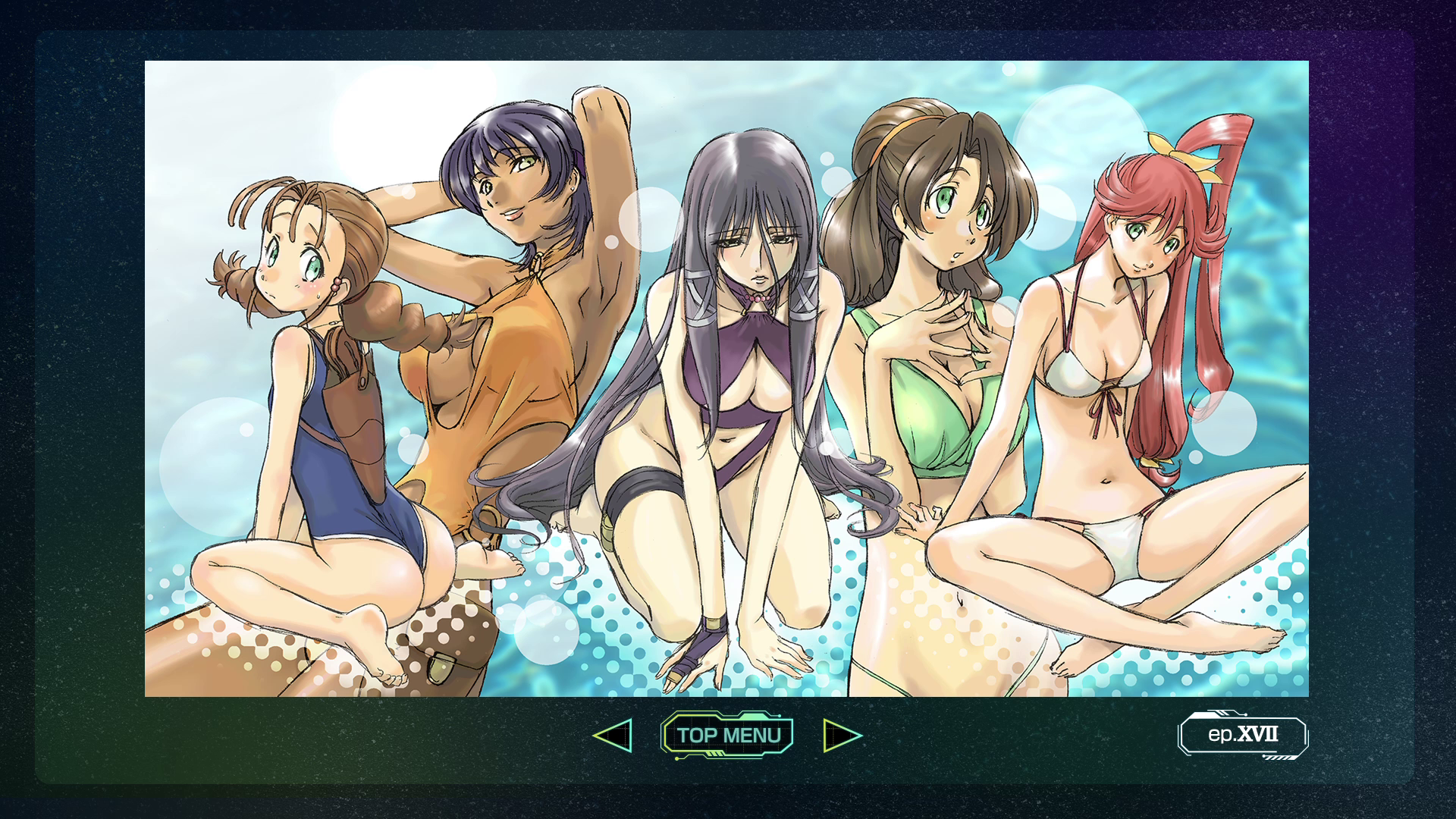The width and height of the screenshot is (1456, 819).
Task: Select the ep.XVII episode label
Action: click(1242, 734)
